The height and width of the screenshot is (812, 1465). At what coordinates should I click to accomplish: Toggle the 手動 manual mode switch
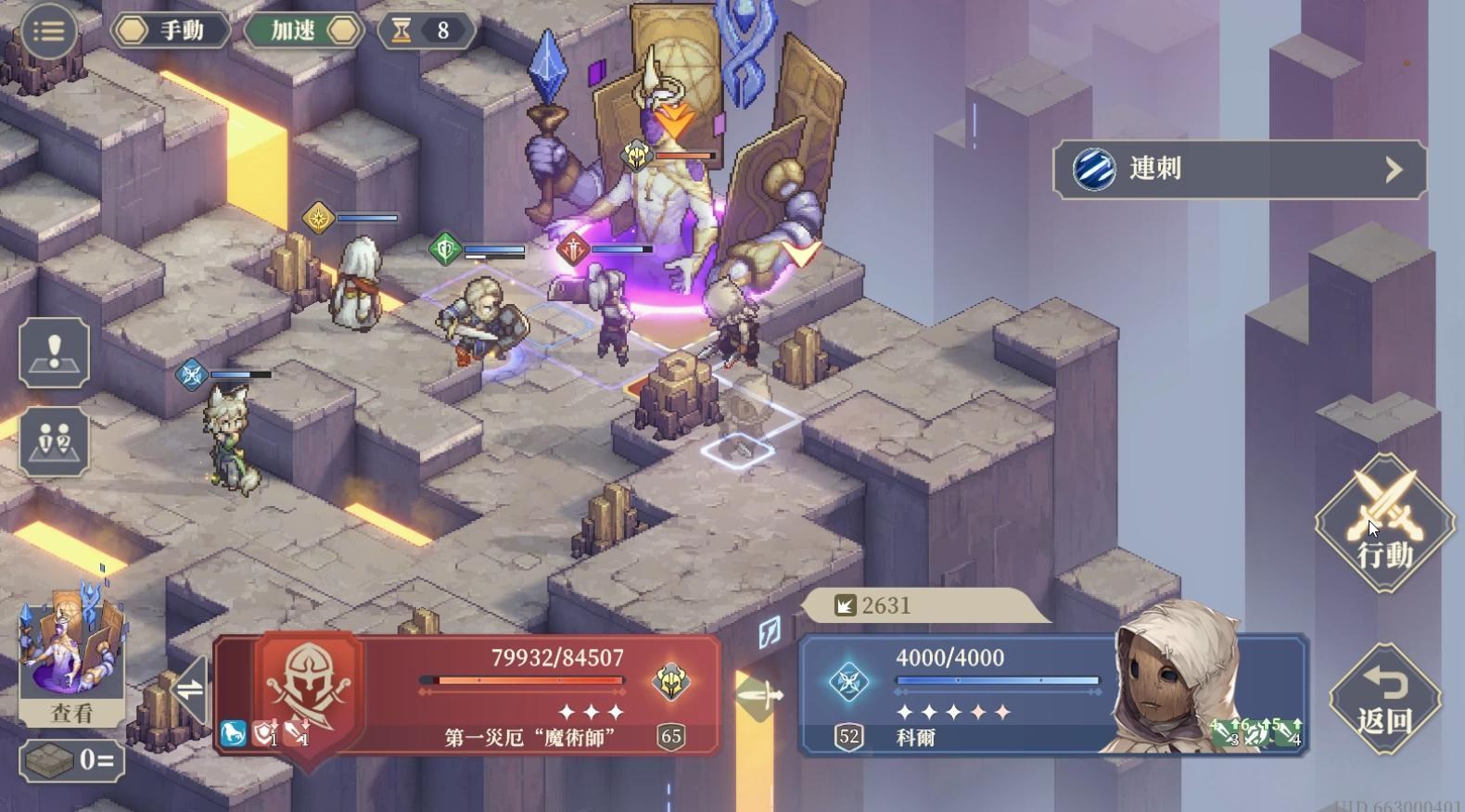click(x=171, y=31)
